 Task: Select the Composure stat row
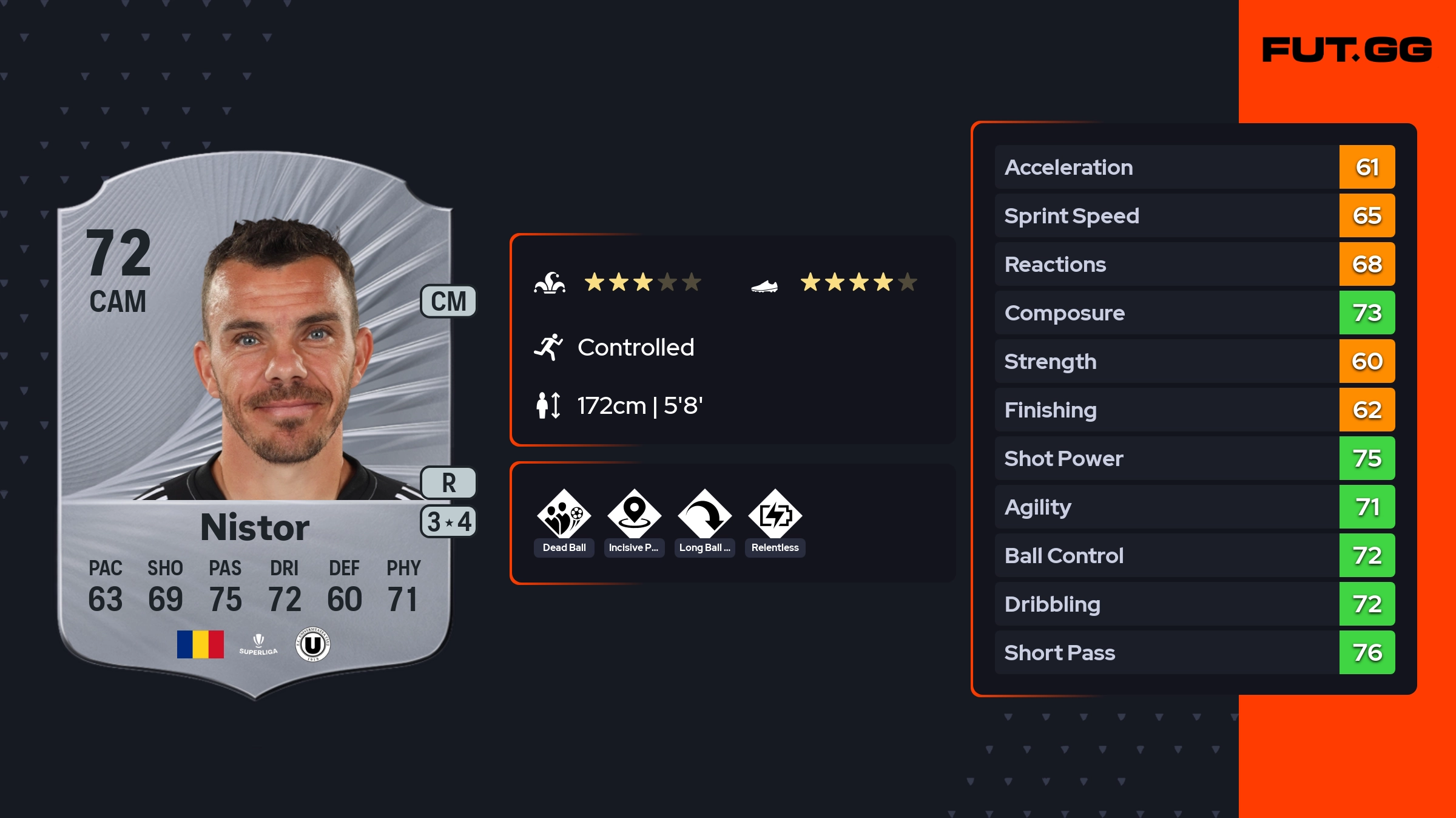click(x=1195, y=313)
